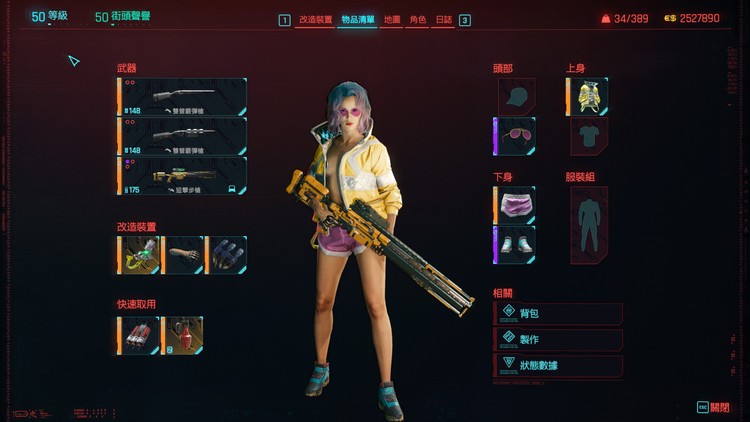This screenshot has height=422, width=750.
Task: Click the empty inner shirt slot
Action: point(589,136)
